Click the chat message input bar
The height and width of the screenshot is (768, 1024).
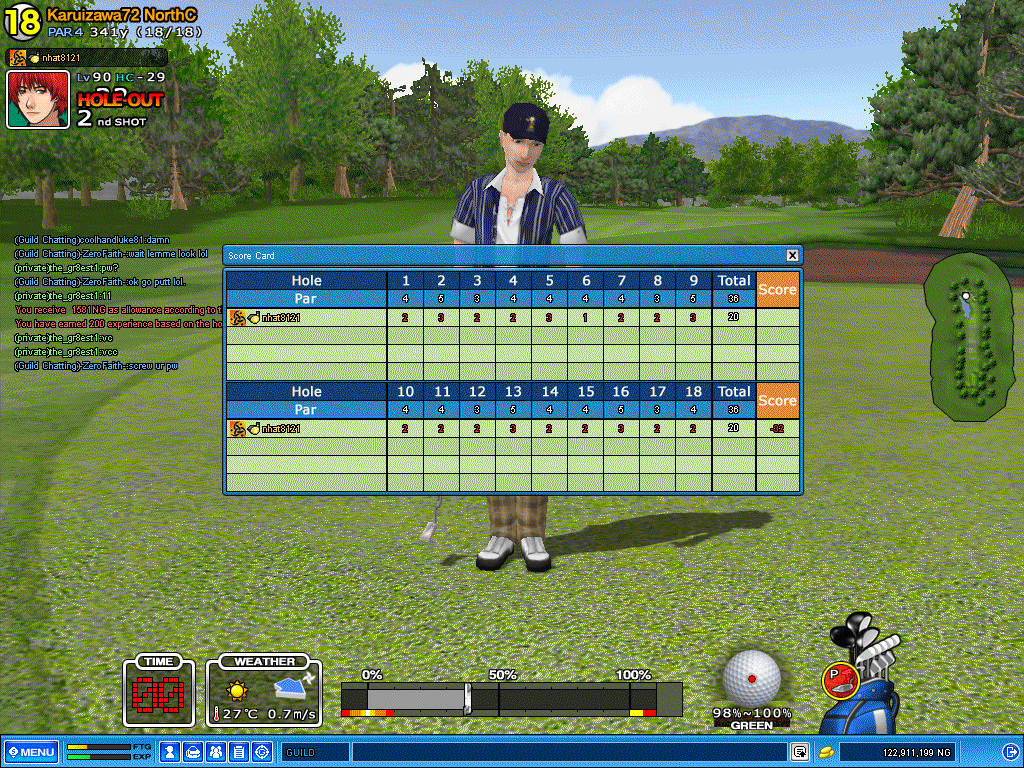pos(570,752)
